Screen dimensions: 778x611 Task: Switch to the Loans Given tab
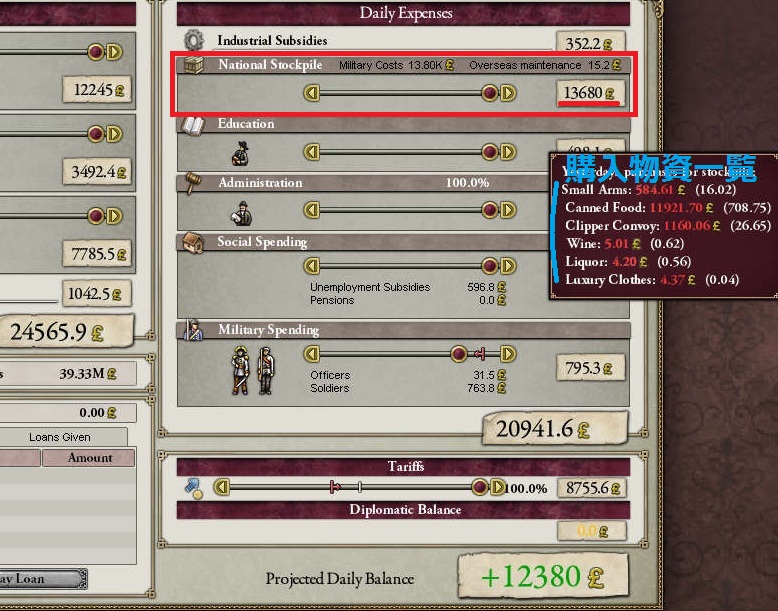(x=60, y=437)
